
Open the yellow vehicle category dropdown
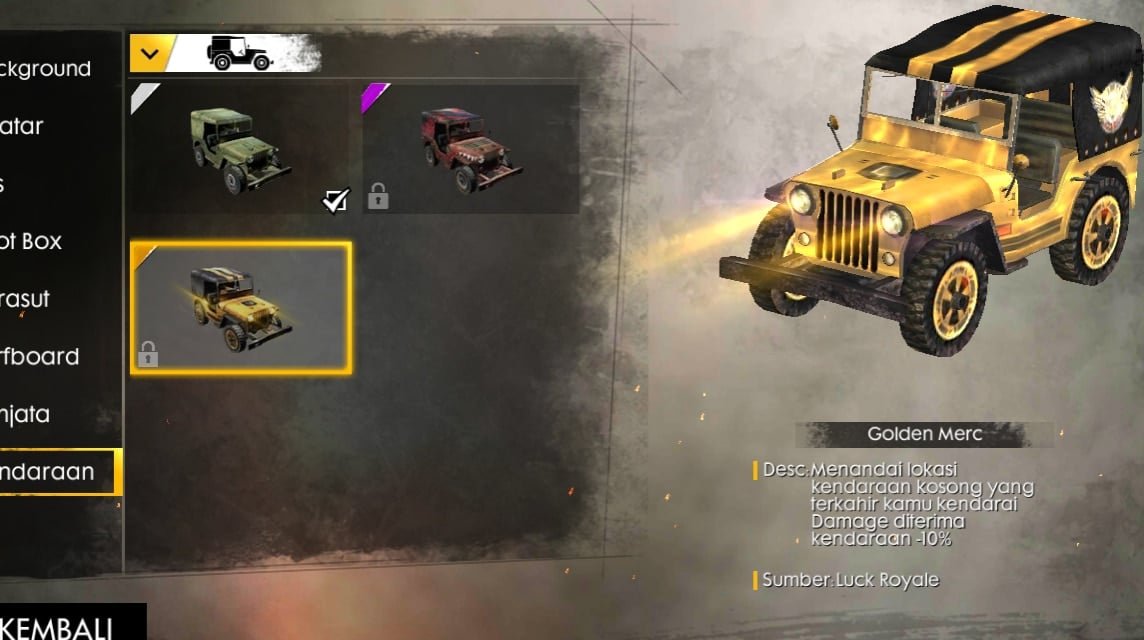coord(150,53)
